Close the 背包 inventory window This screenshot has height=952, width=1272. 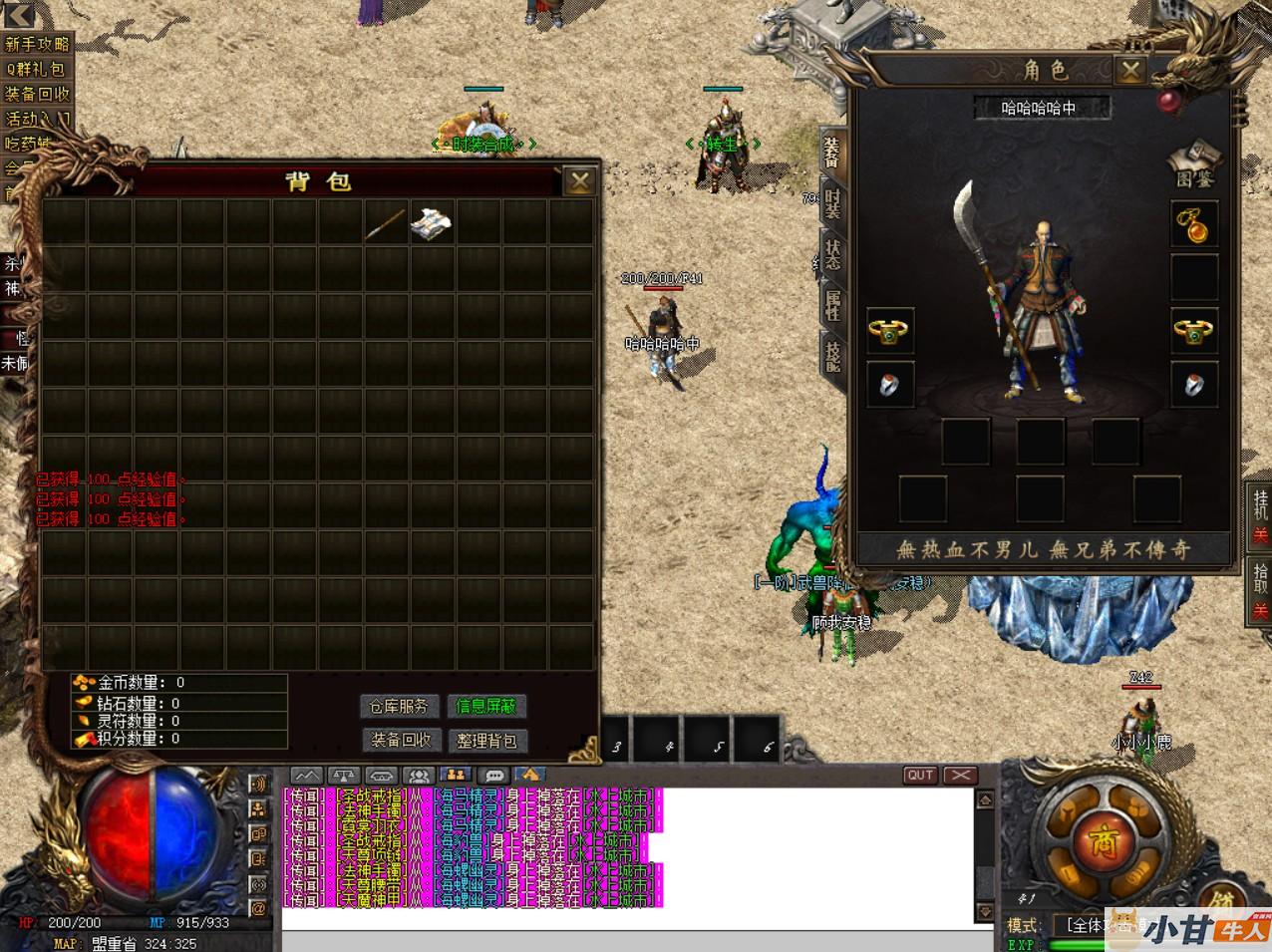(579, 180)
